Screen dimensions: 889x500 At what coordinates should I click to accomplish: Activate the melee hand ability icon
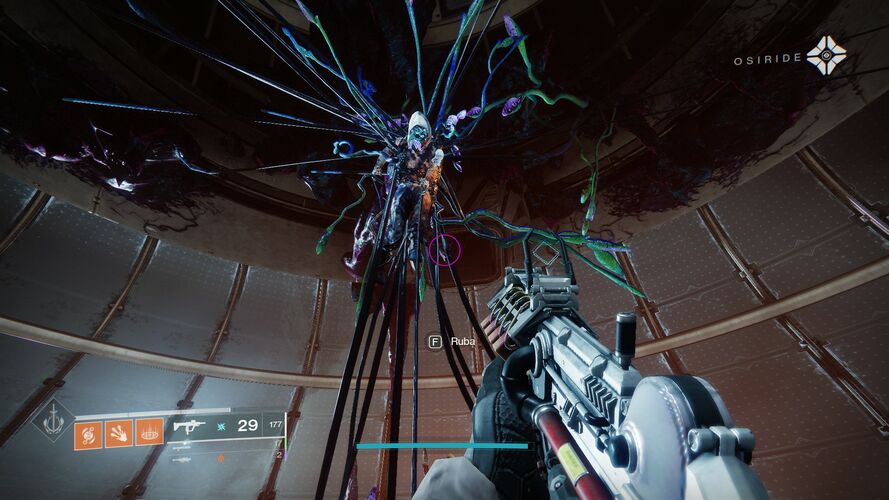pyautogui.click(x=119, y=433)
